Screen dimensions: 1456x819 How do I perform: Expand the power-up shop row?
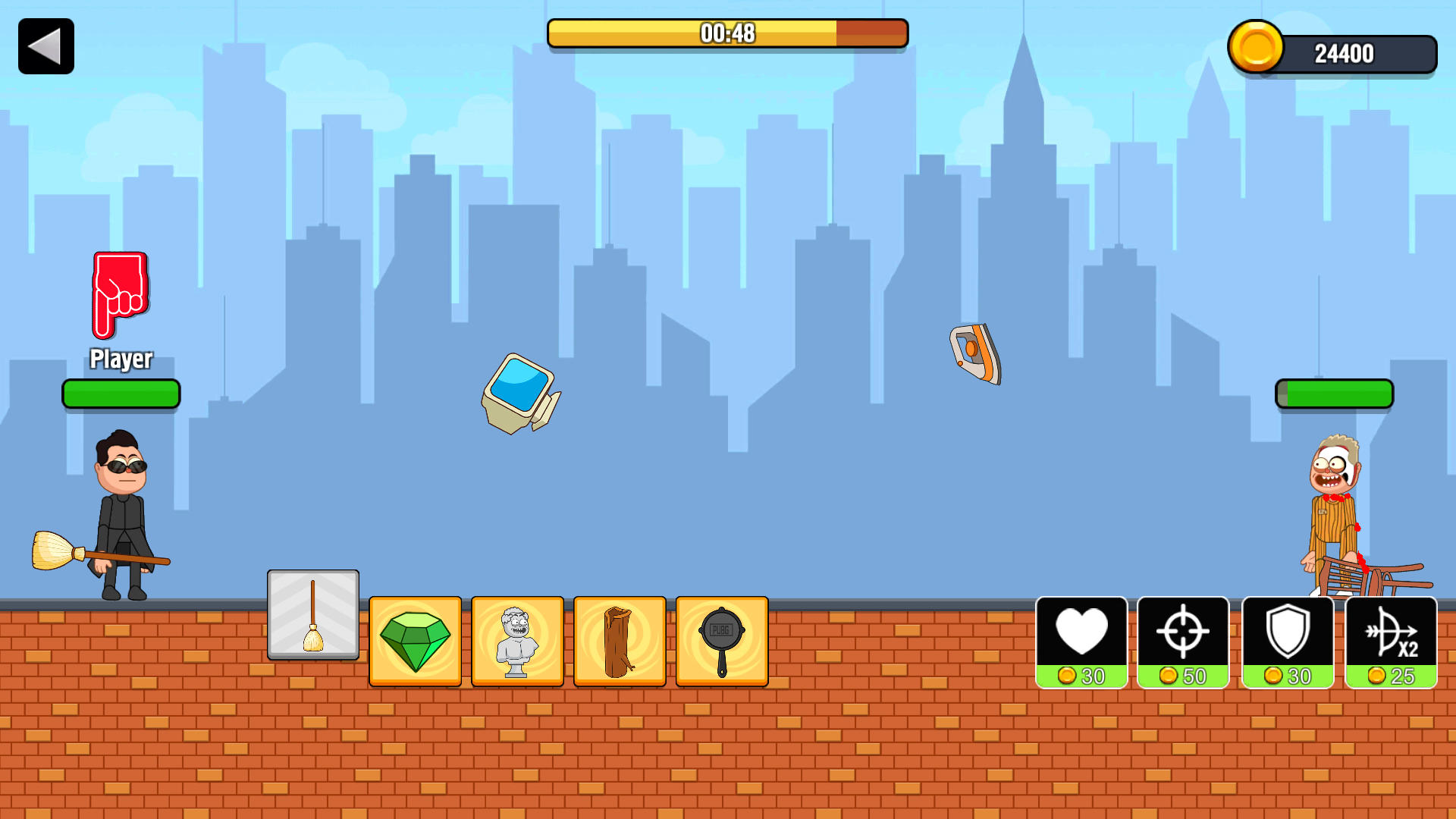click(x=1236, y=642)
